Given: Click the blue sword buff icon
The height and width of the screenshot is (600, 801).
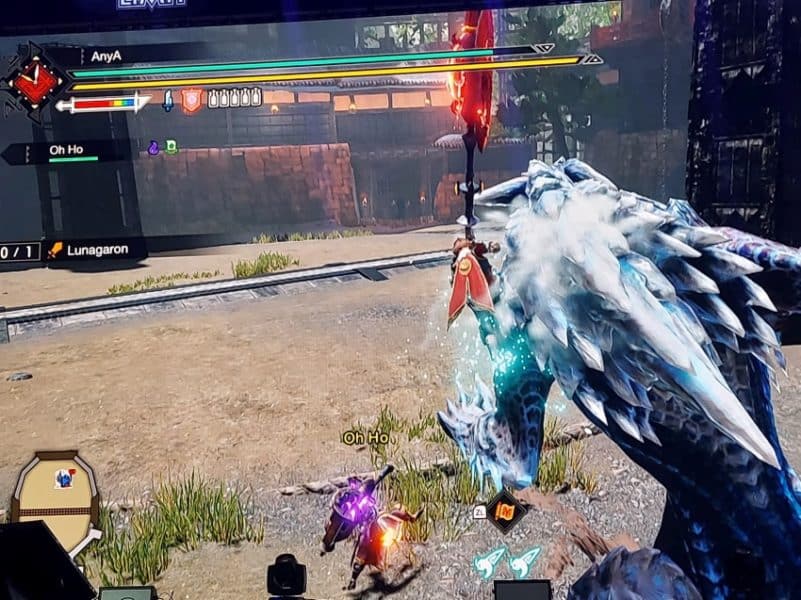Looking at the screenshot, I should coord(168,100).
